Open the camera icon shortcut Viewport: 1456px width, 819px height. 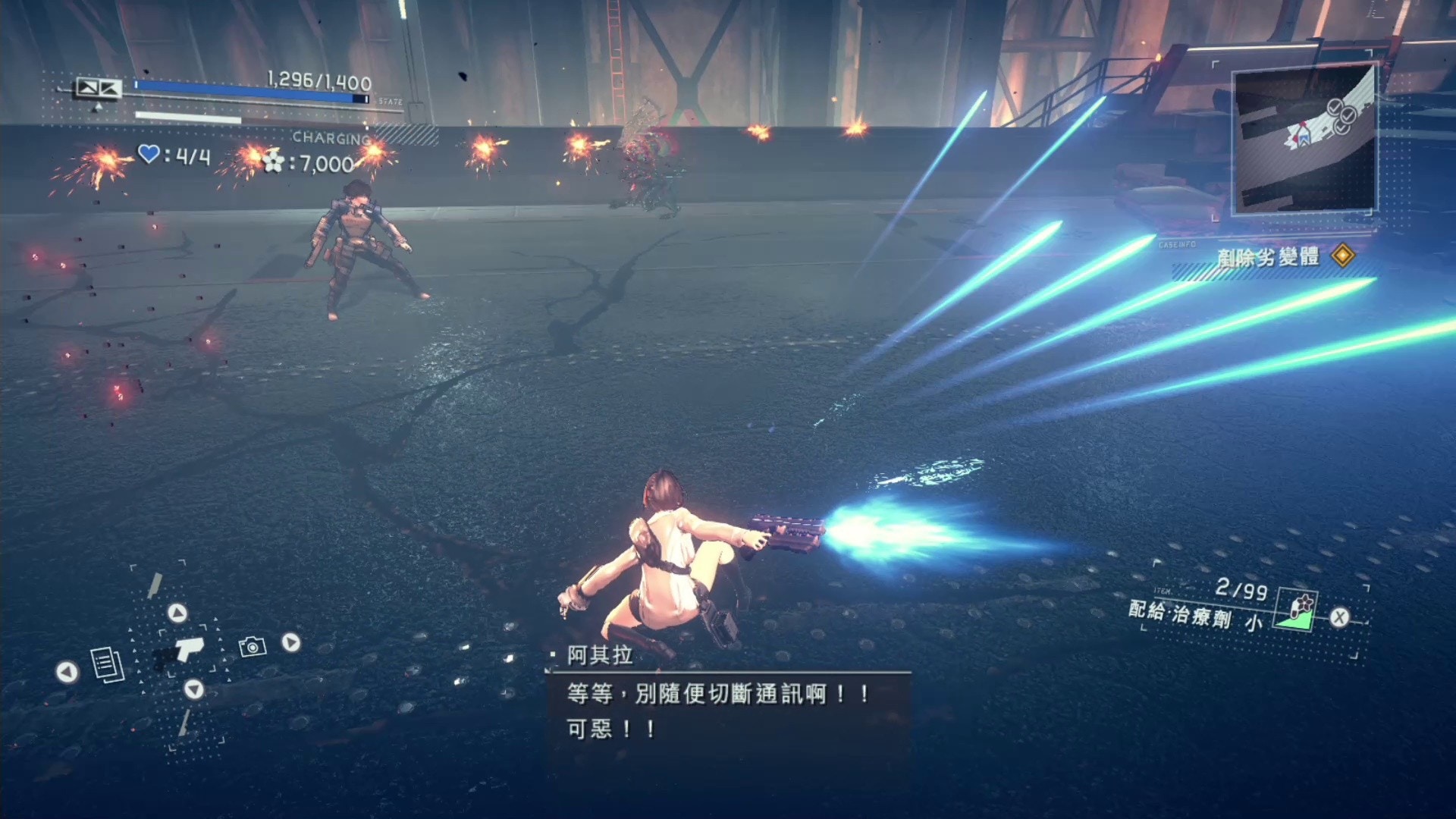pyautogui.click(x=253, y=646)
